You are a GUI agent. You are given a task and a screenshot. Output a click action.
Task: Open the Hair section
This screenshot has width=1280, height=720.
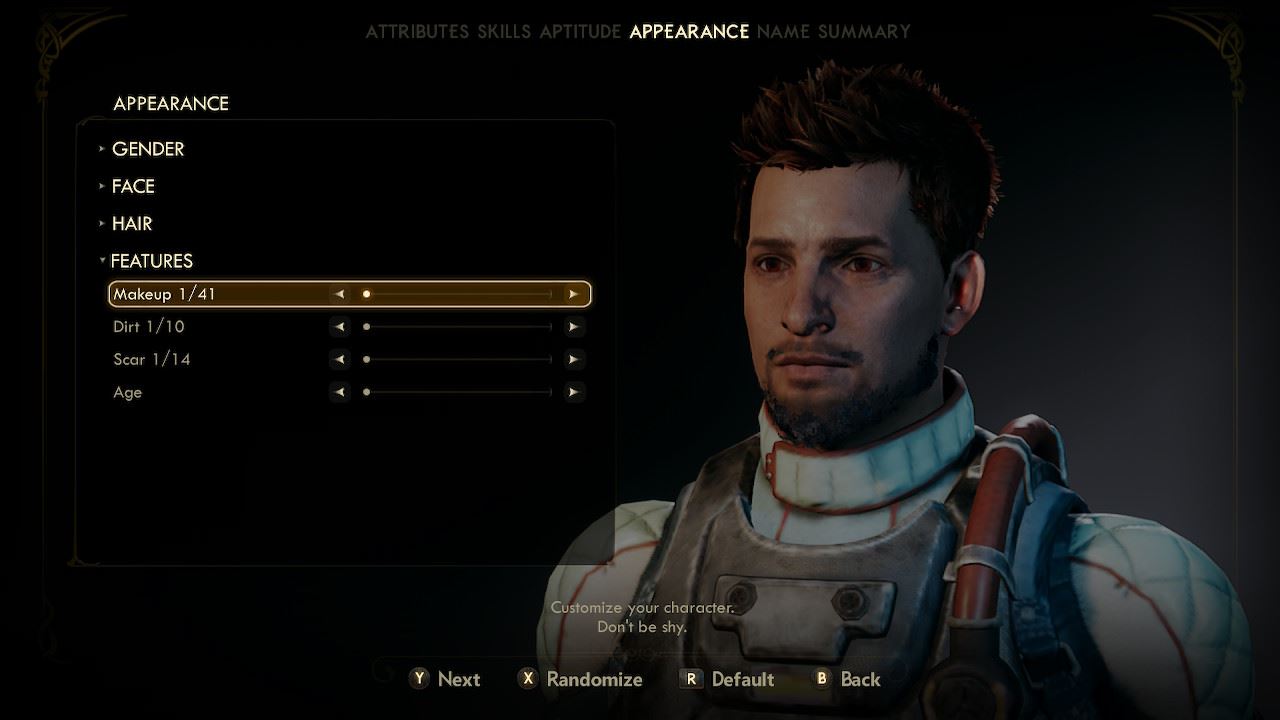132,224
